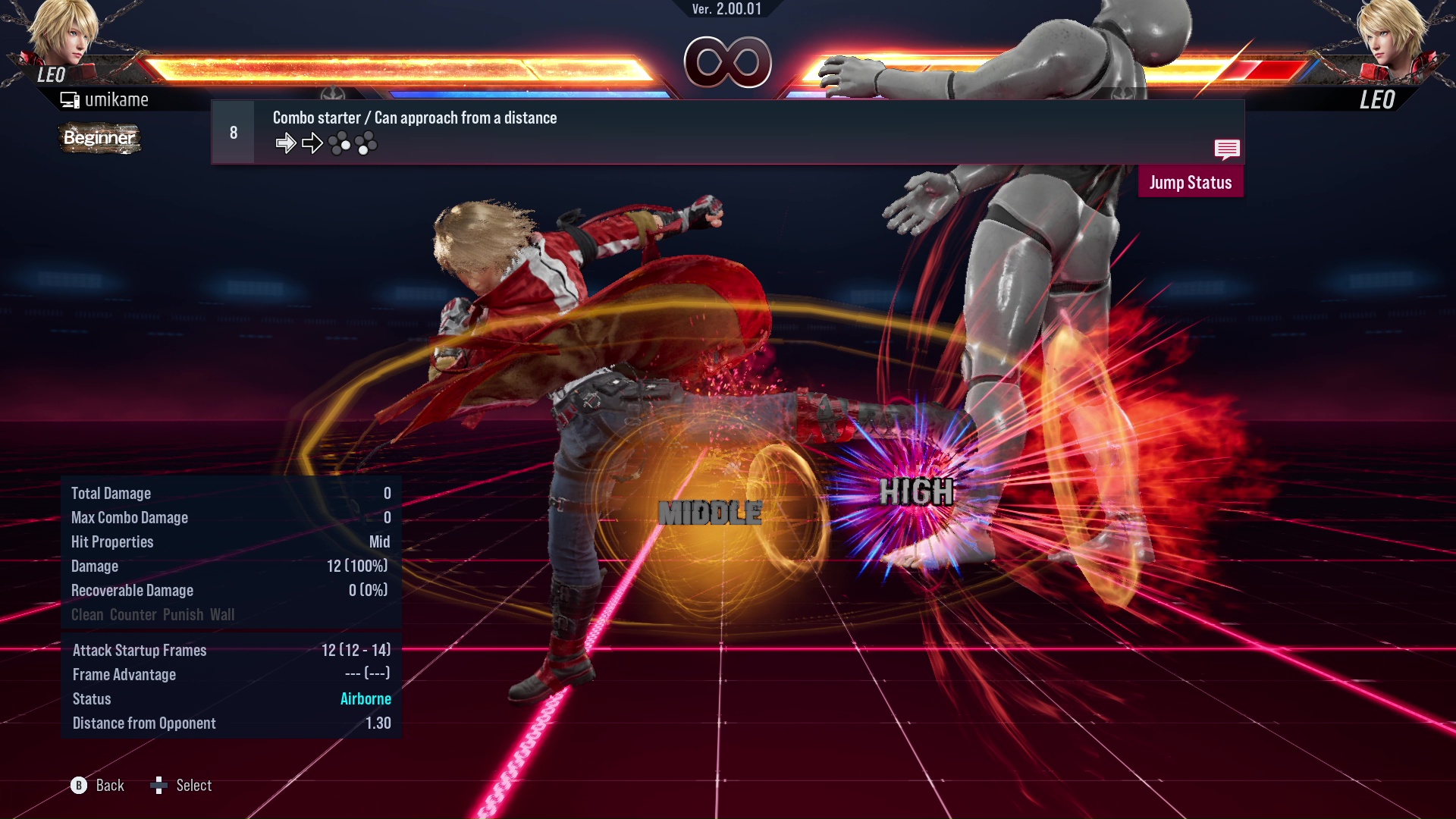Toggle the Counter hit indicator
This screenshot has width=1456, height=819.
click(133, 615)
